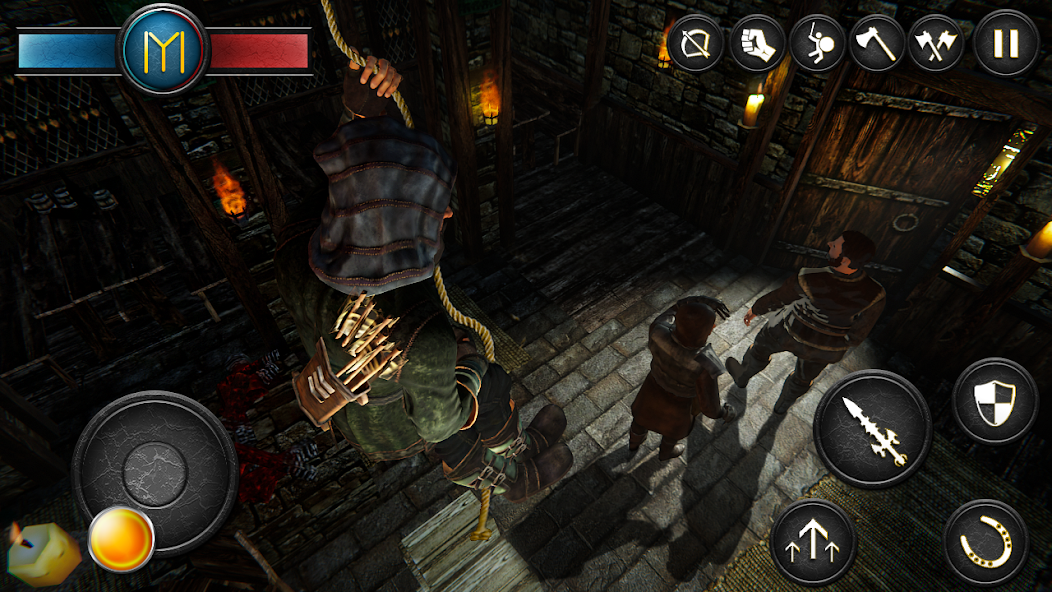Equip the crossed dual axes
Viewport: 1052px width, 592px height.
pos(936,44)
